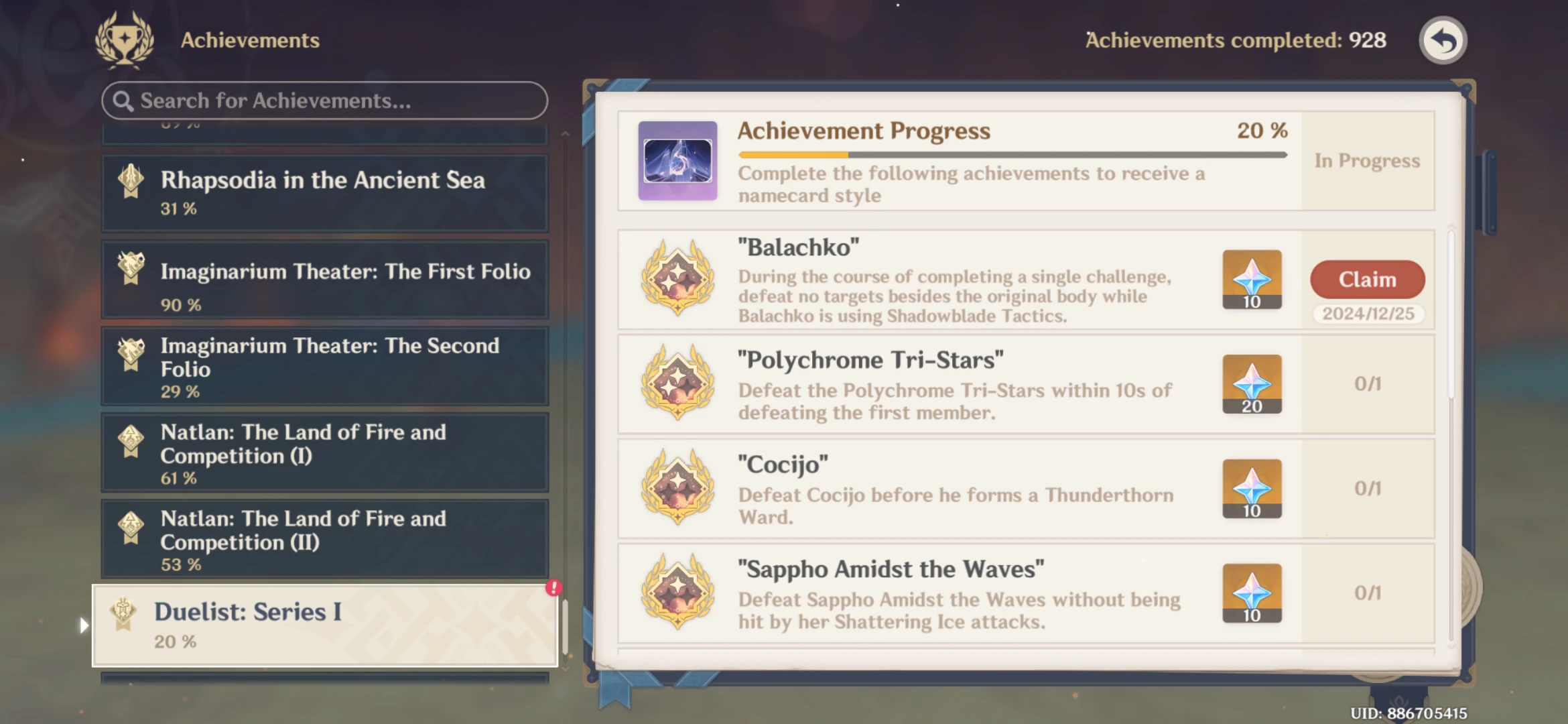The image size is (1568, 724).
Task: Click the Polychrome Tri-Stars primogem reward icon
Action: click(1251, 384)
